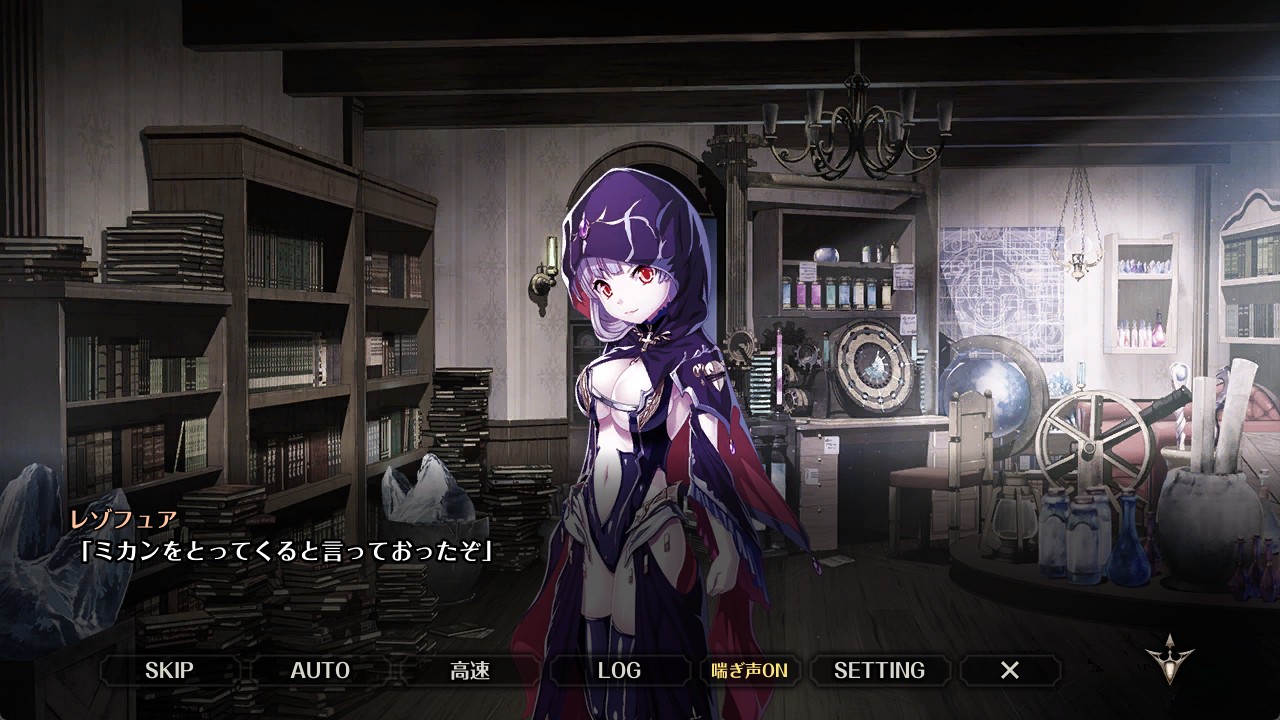1280x720 pixels.
Task: Open the SETTING menu
Action: [879, 670]
